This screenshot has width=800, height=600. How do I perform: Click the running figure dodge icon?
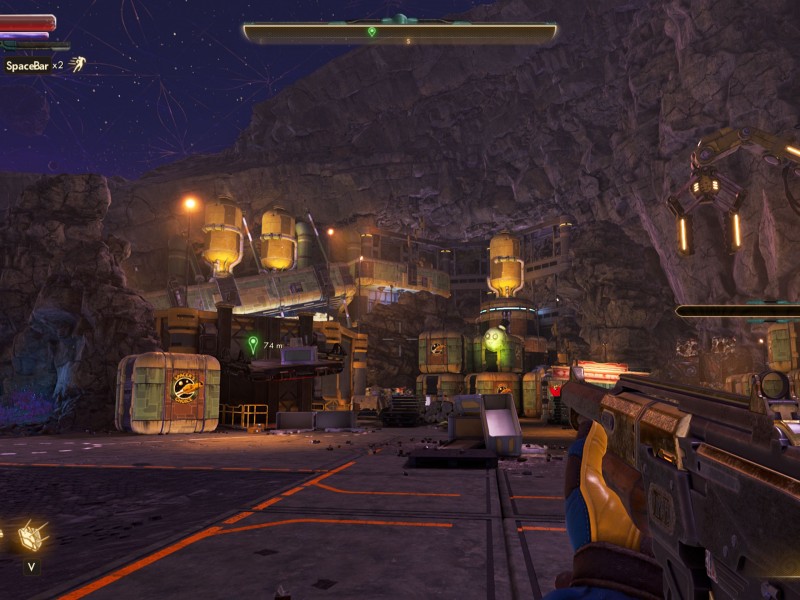[x=77, y=64]
